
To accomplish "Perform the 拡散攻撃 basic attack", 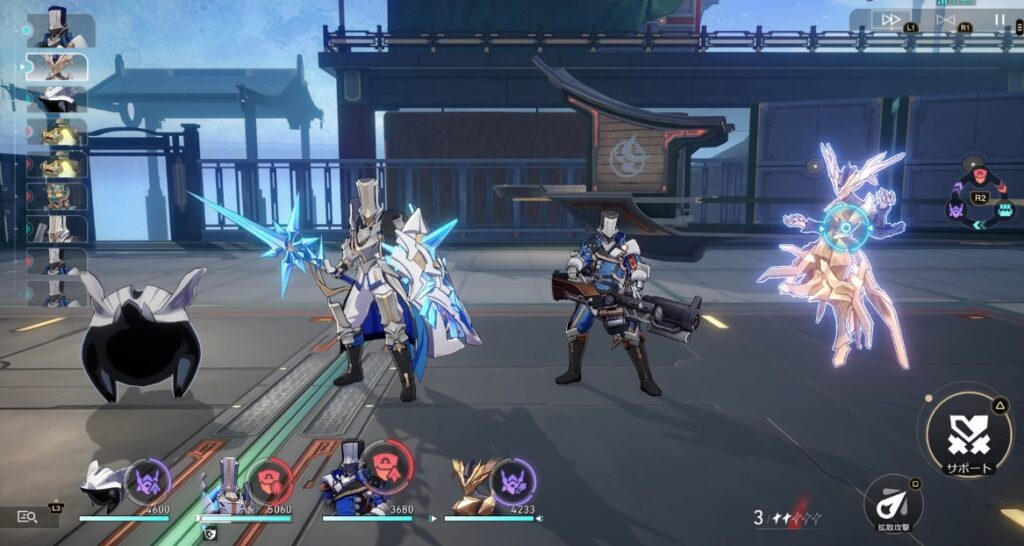I will coord(893,502).
